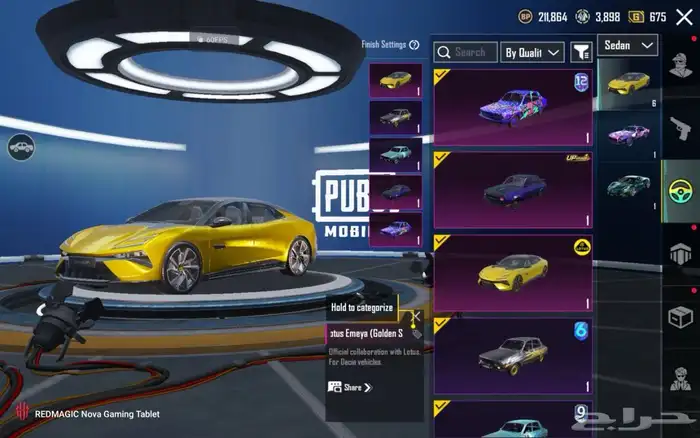Select the dark green sports car category
Screen dimensions: 700x438
click(628, 186)
